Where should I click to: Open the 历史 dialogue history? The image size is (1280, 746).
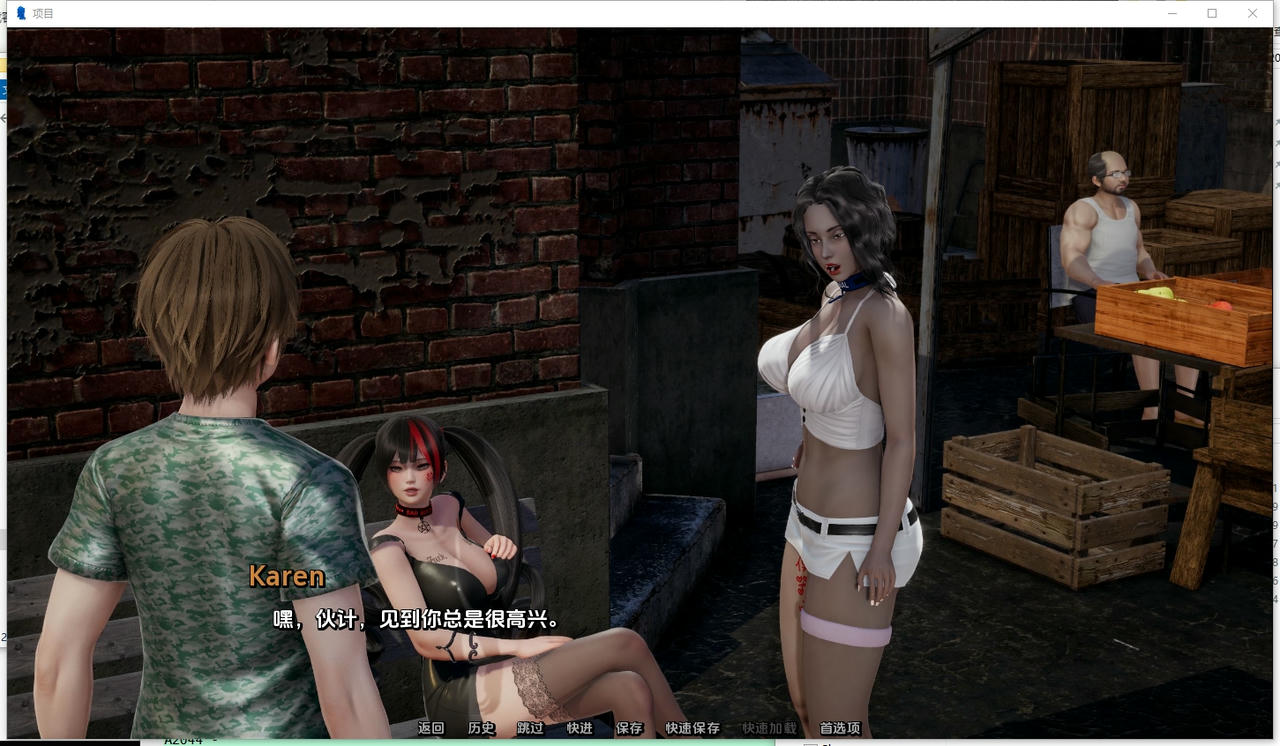[480, 729]
